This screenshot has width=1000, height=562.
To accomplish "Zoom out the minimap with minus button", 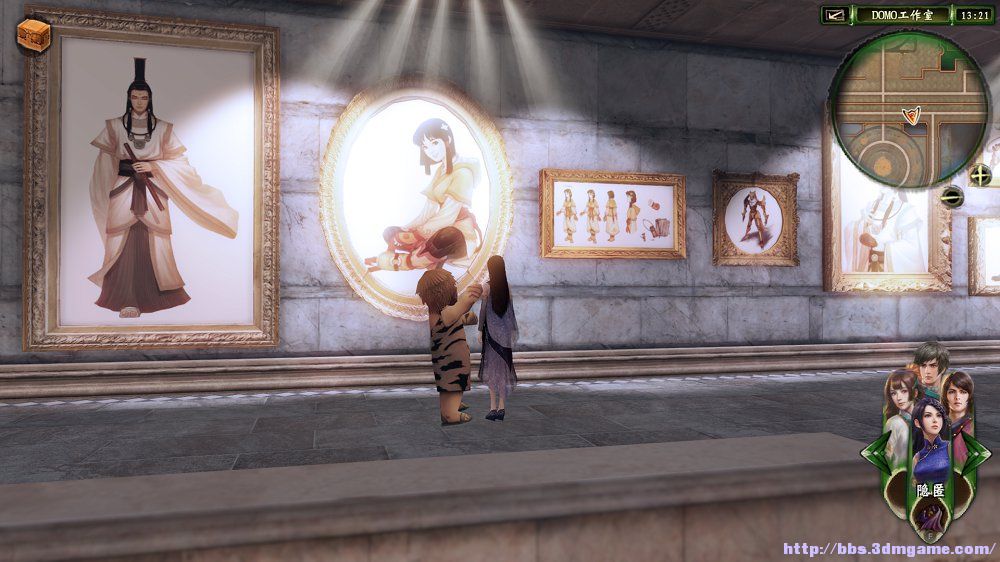I will pyautogui.click(x=953, y=197).
